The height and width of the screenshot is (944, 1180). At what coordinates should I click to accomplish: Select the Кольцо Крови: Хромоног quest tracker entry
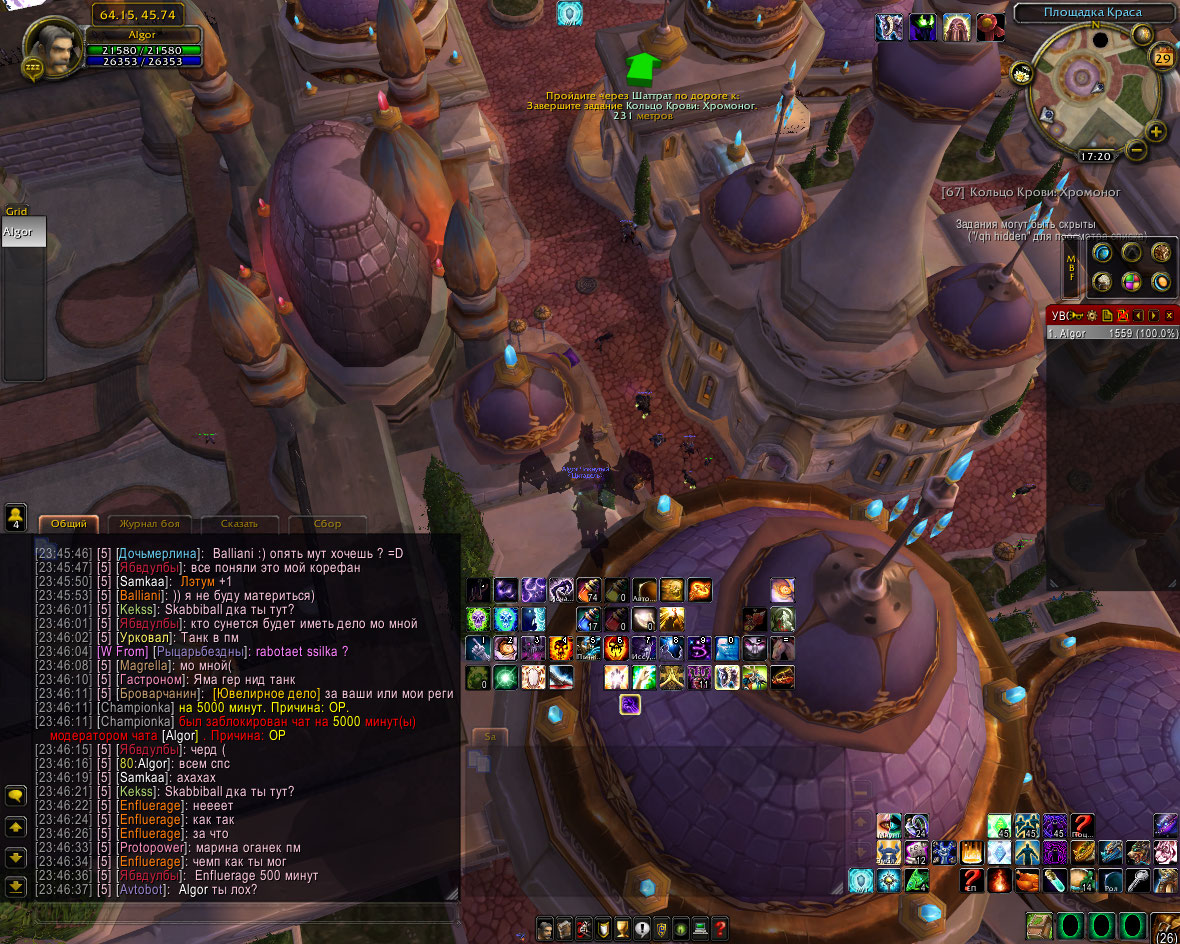[x=1032, y=191]
